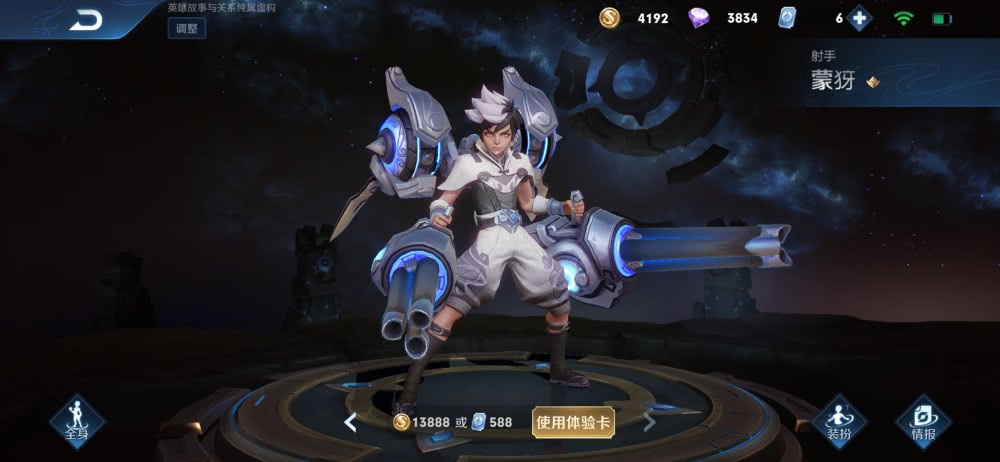
Task: Open the 情报 intel menu
Action: coord(922,420)
